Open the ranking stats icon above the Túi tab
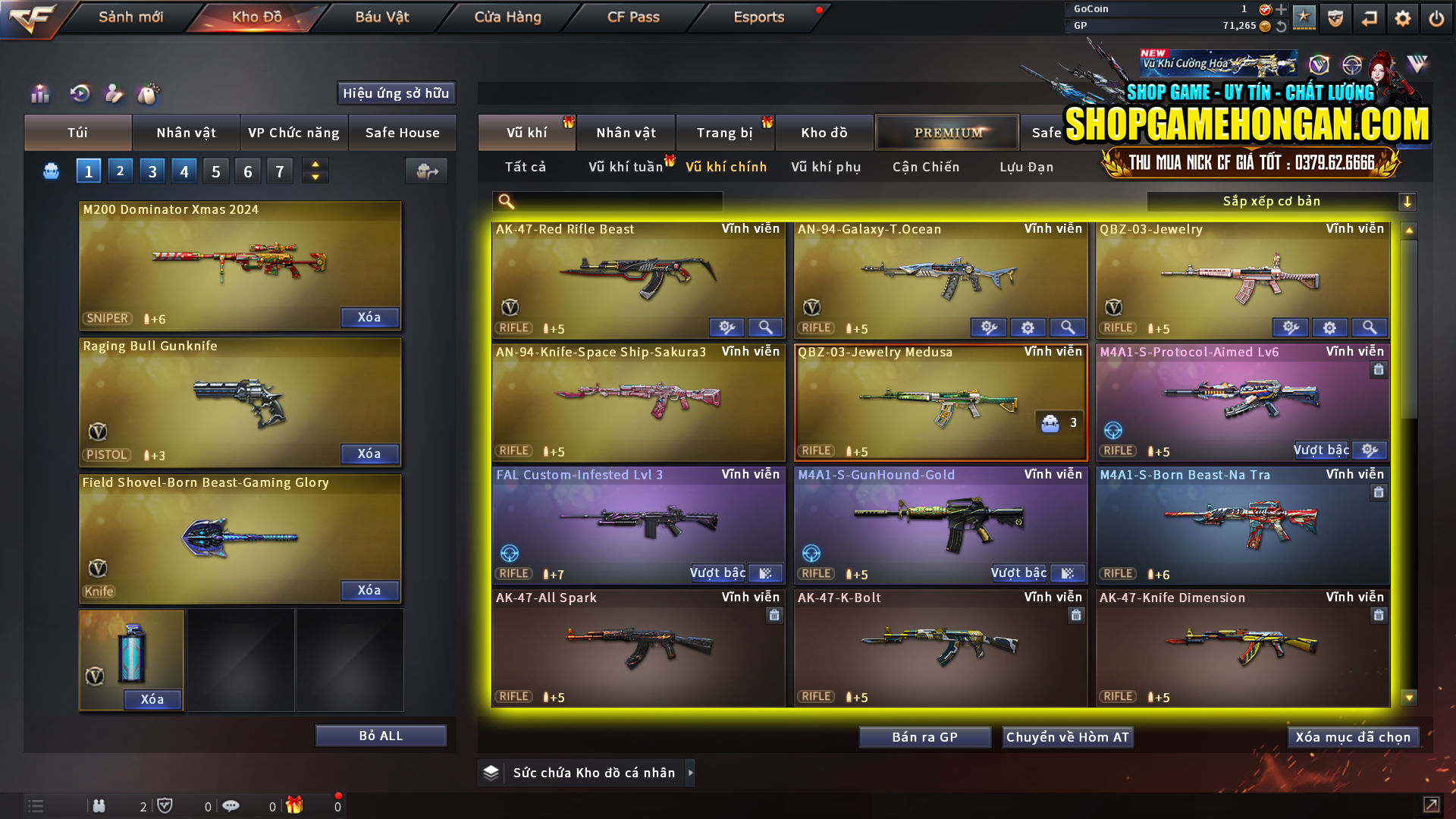The height and width of the screenshot is (819, 1456). [x=39, y=93]
